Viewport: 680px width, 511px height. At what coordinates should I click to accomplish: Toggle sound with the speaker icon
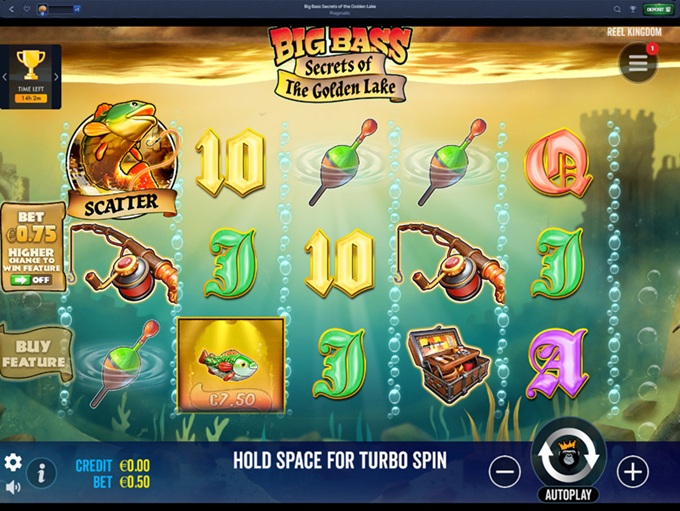13,487
